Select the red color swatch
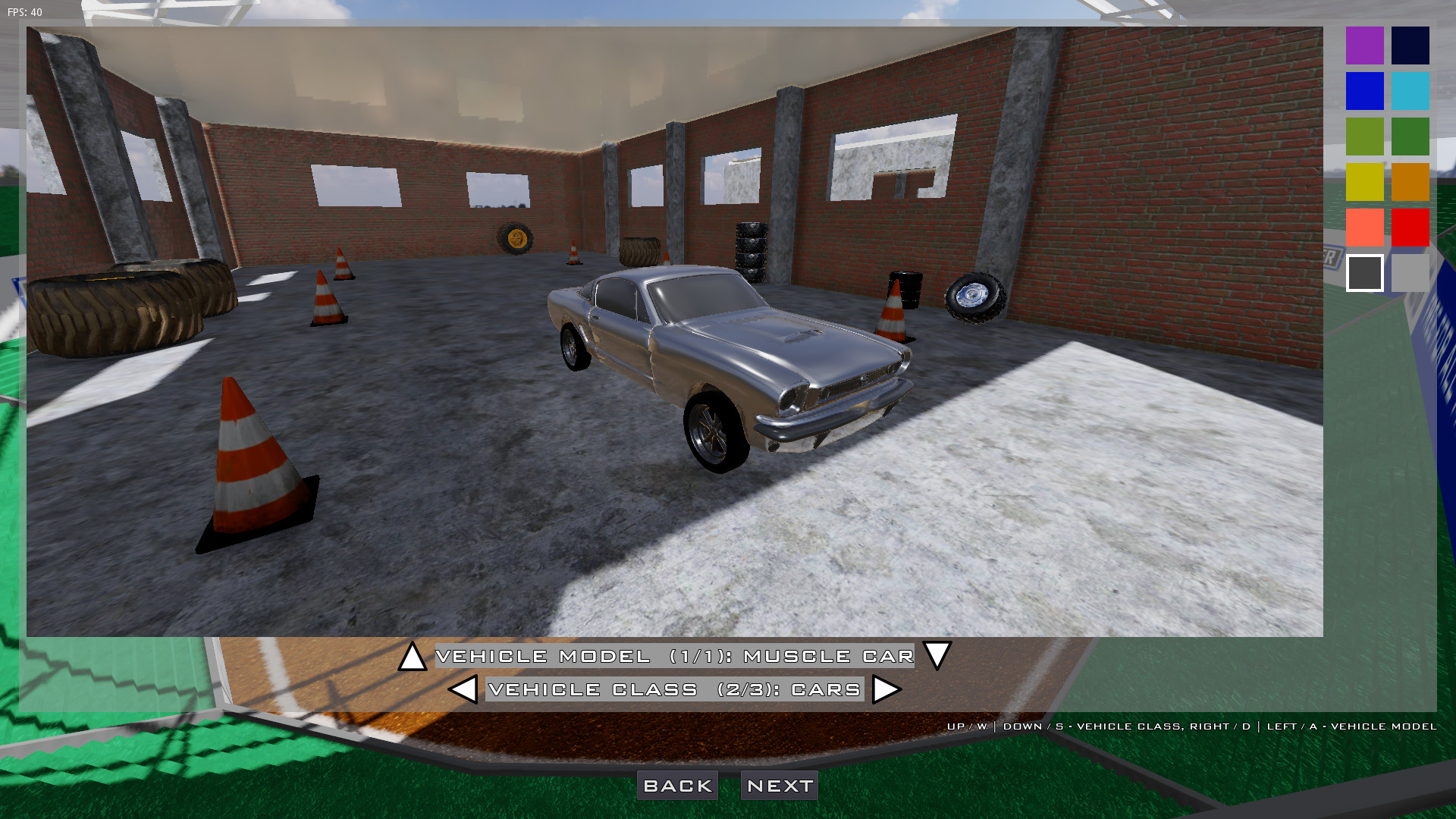 coord(1410,227)
